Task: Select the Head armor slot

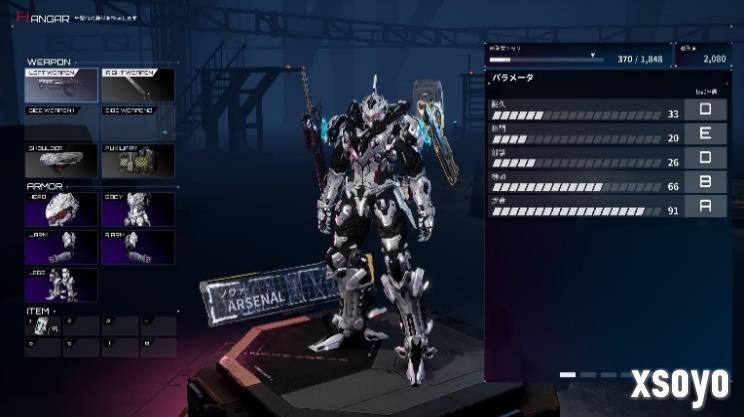Action: 61,209
